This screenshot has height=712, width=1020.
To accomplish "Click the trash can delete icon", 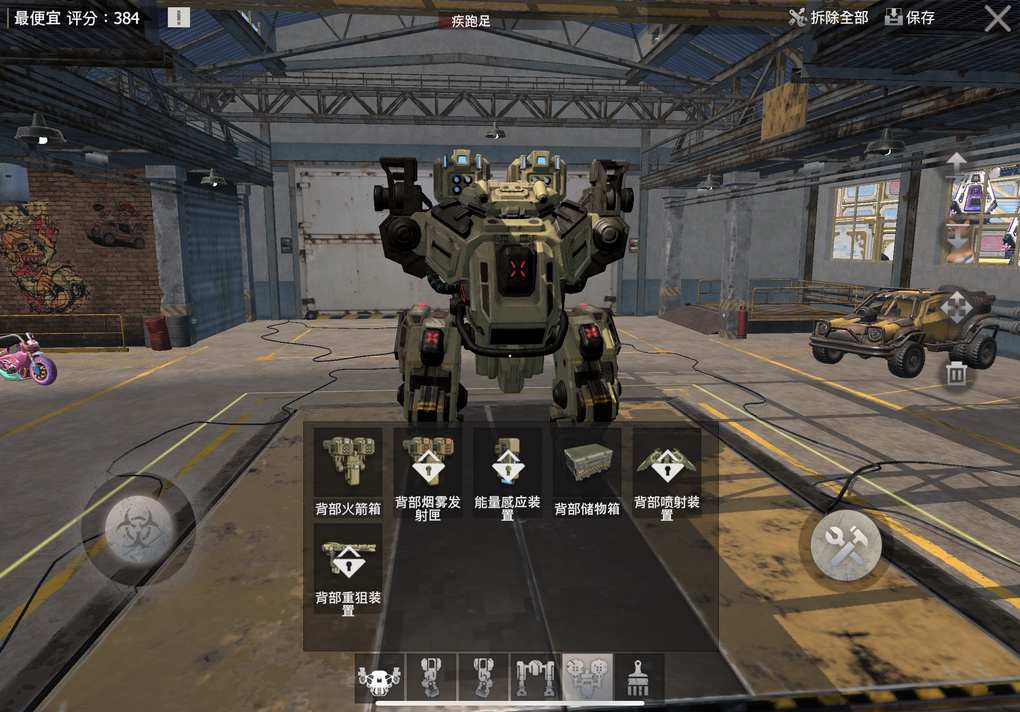I will click(957, 374).
